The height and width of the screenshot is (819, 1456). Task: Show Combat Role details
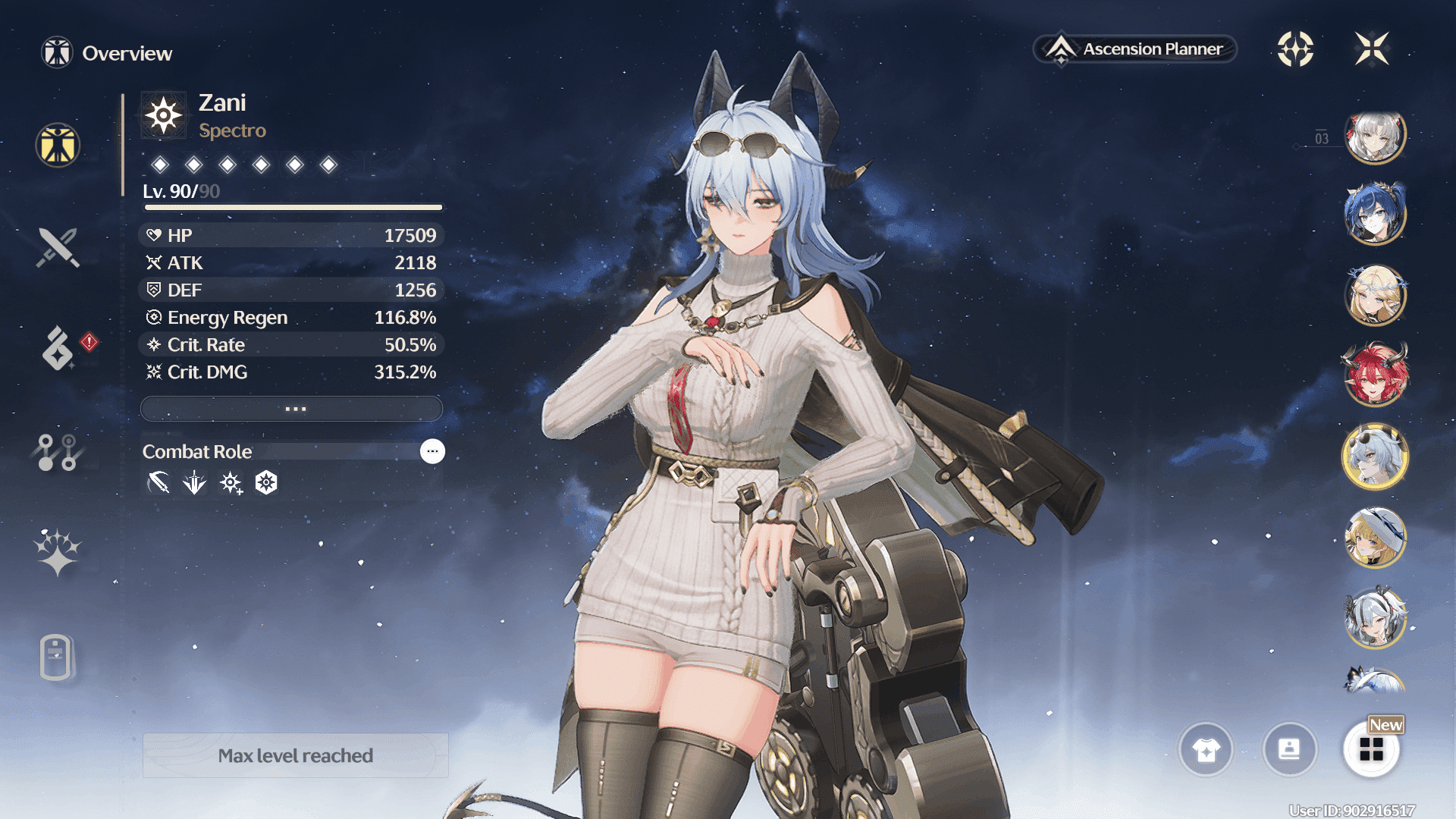(432, 451)
